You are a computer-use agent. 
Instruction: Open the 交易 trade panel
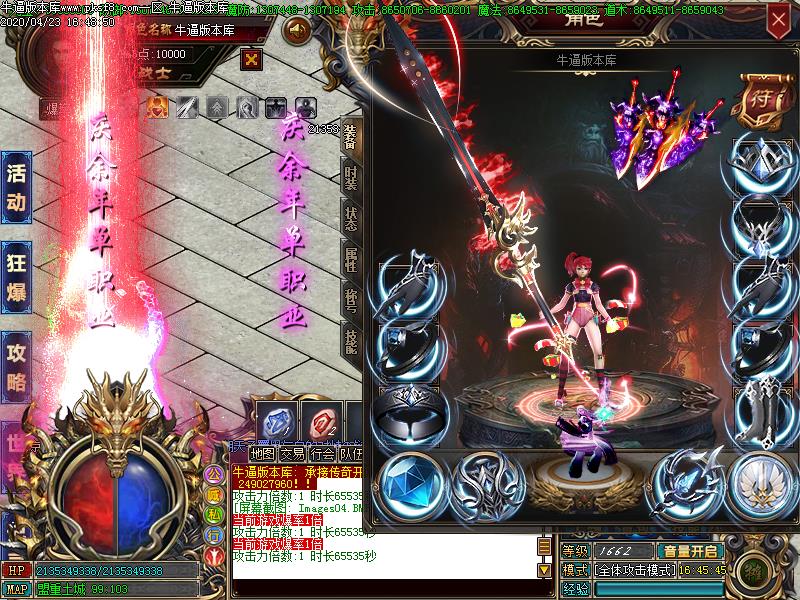[292, 453]
